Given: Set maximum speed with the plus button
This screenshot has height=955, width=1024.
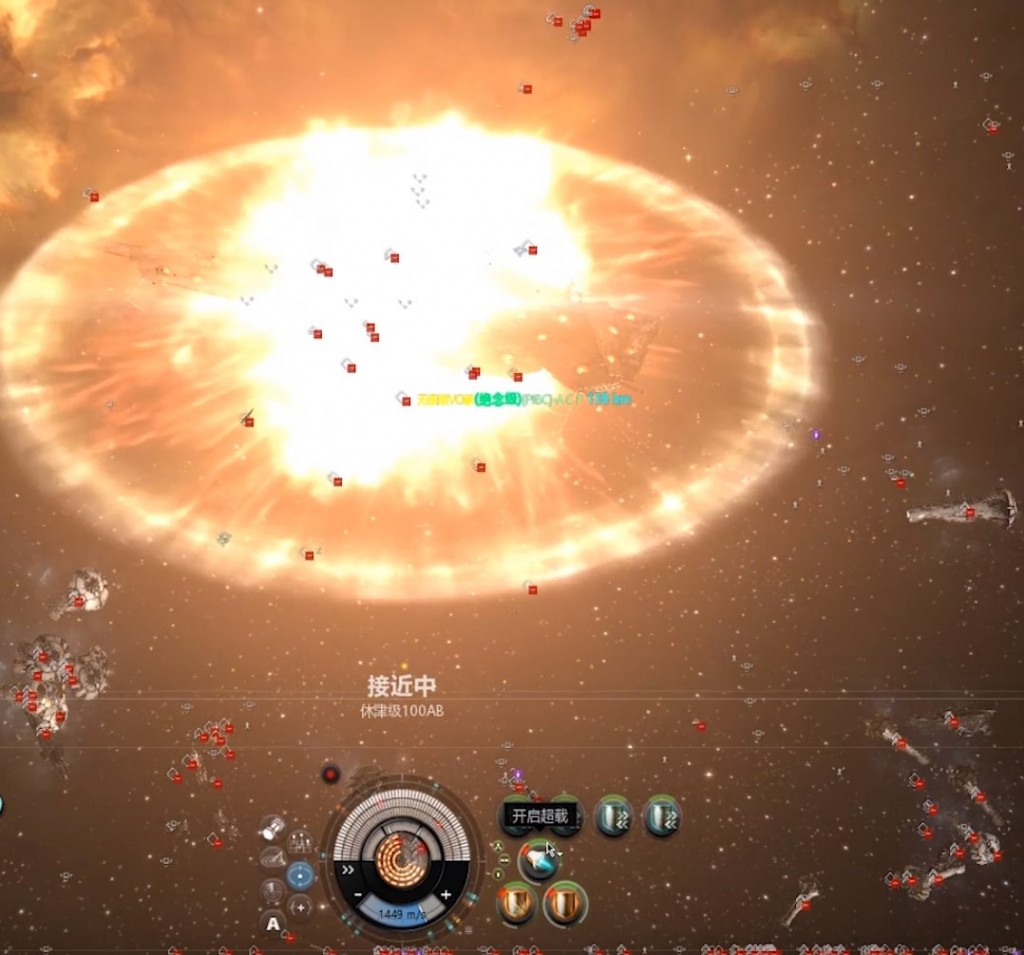Looking at the screenshot, I should [446, 894].
